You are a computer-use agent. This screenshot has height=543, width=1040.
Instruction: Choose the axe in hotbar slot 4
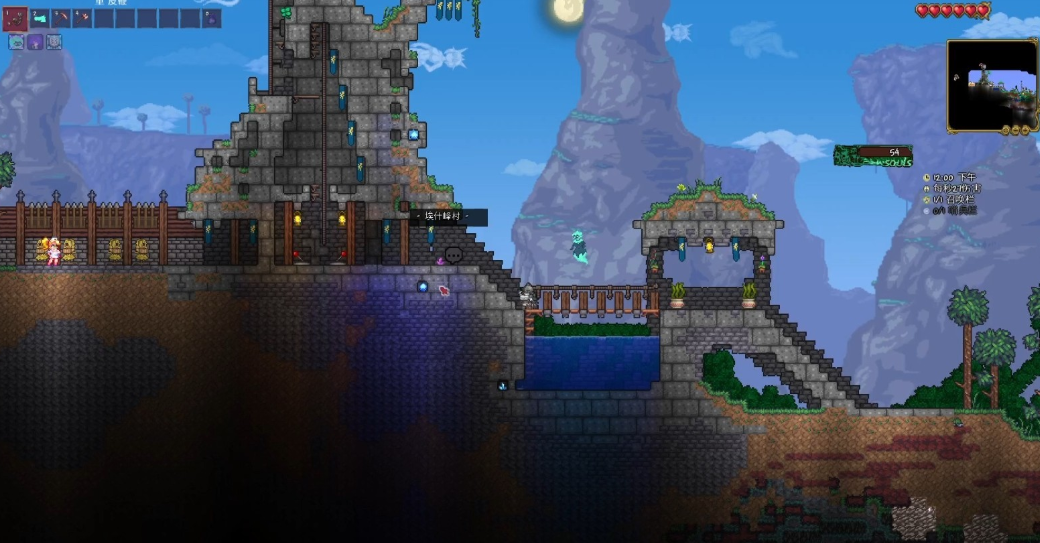click(x=83, y=18)
